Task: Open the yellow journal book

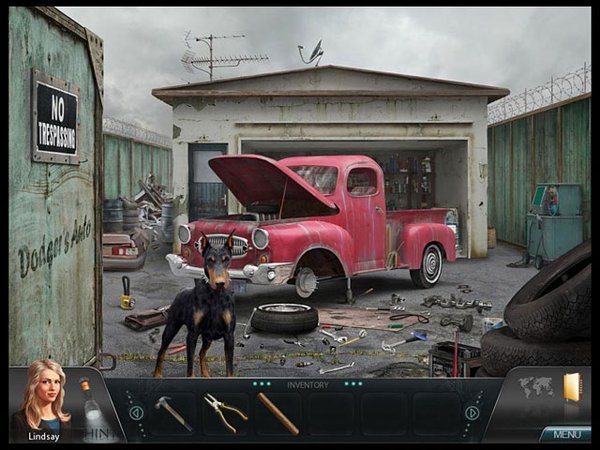Action: (x=572, y=387)
